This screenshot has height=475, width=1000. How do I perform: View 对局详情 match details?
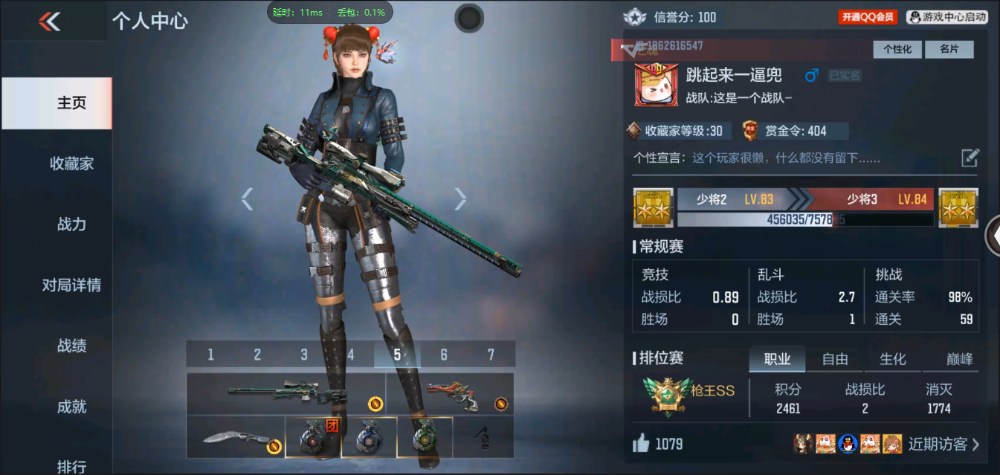tap(71, 285)
